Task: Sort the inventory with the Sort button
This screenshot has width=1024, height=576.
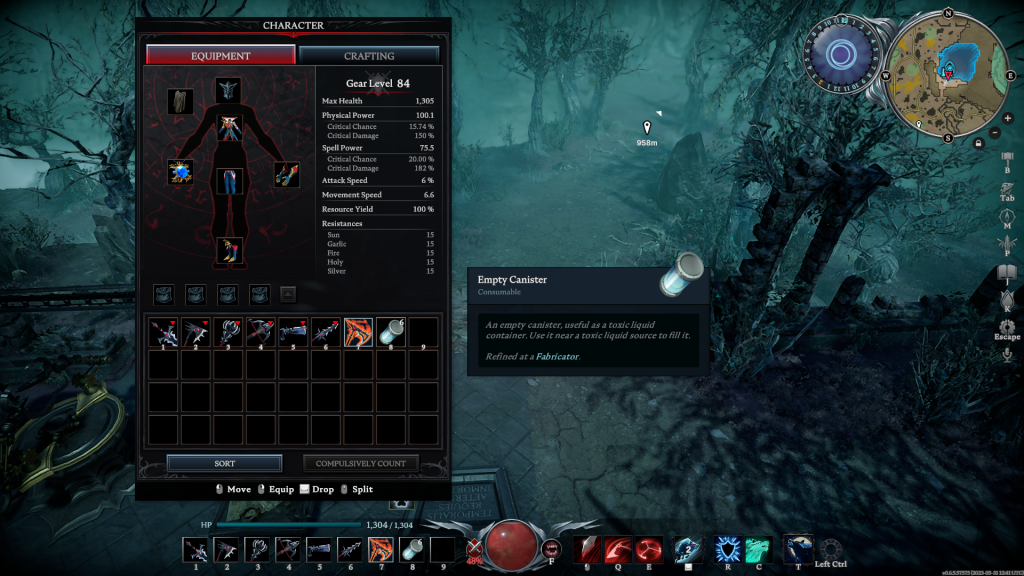Action: (x=224, y=464)
